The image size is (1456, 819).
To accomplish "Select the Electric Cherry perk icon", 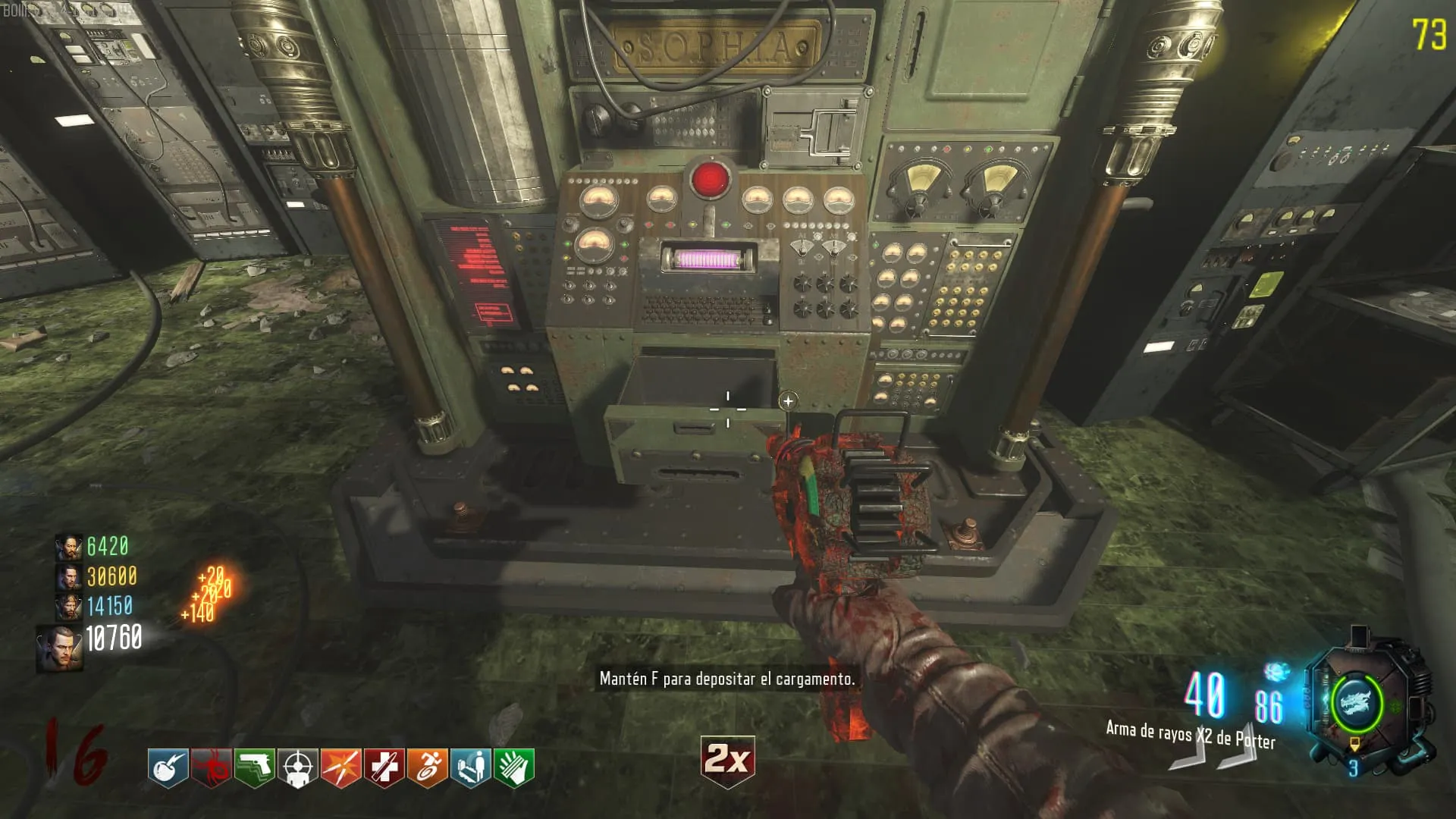I will [168, 767].
